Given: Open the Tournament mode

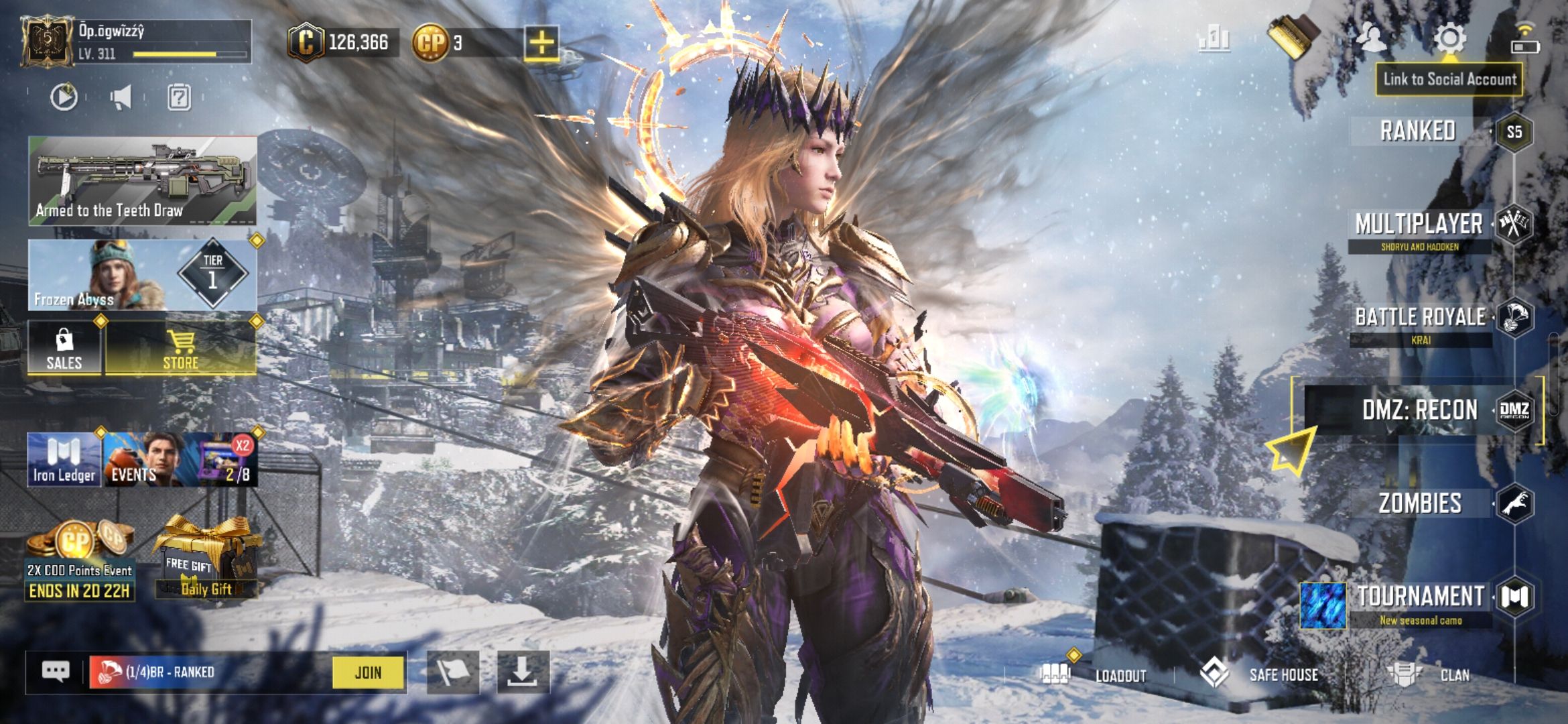Looking at the screenshot, I should point(1421,597).
